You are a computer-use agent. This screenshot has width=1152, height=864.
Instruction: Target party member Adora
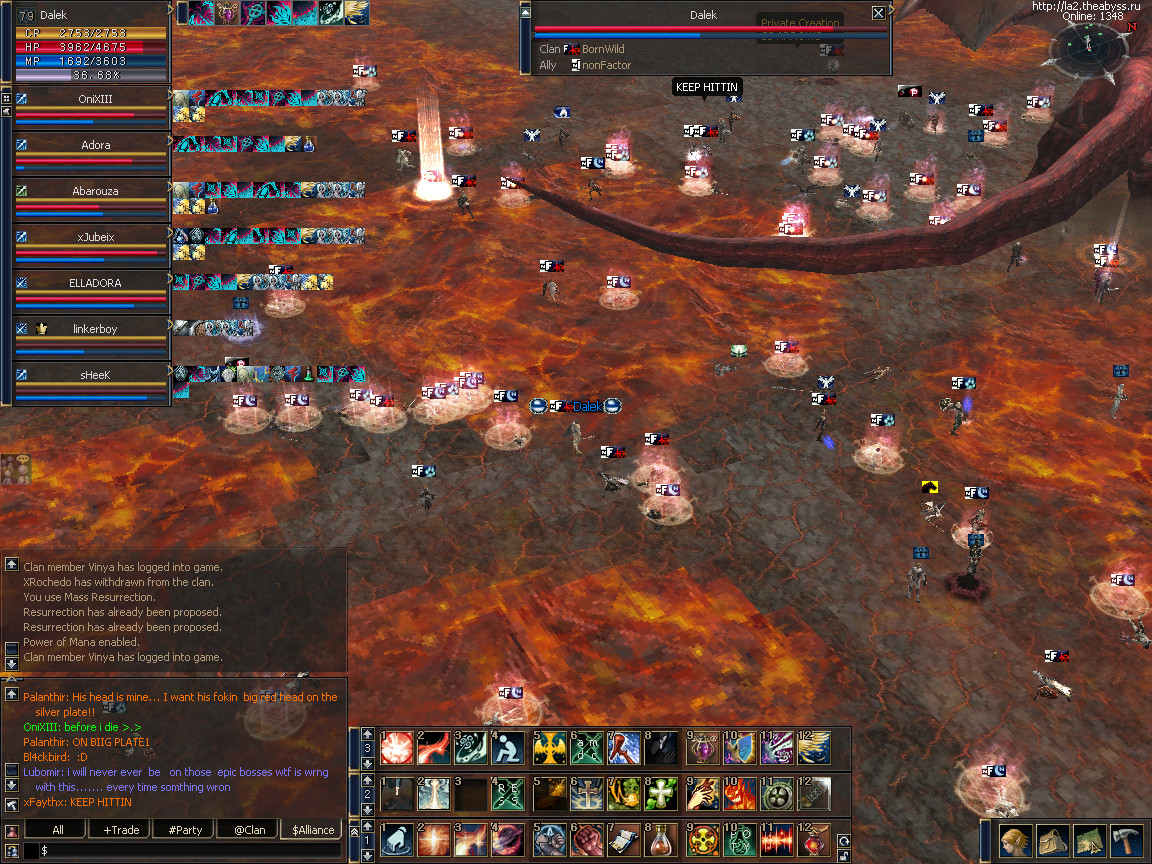coord(95,145)
